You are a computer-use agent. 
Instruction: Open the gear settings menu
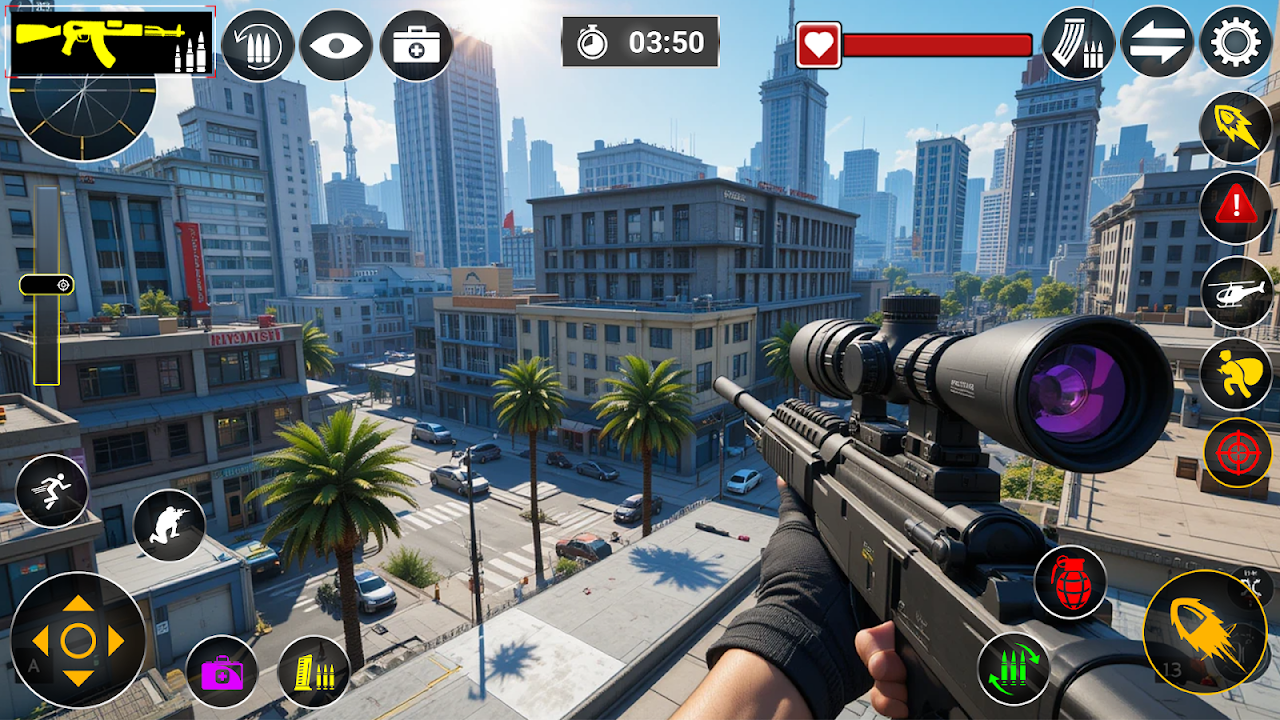coord(1236,42)
